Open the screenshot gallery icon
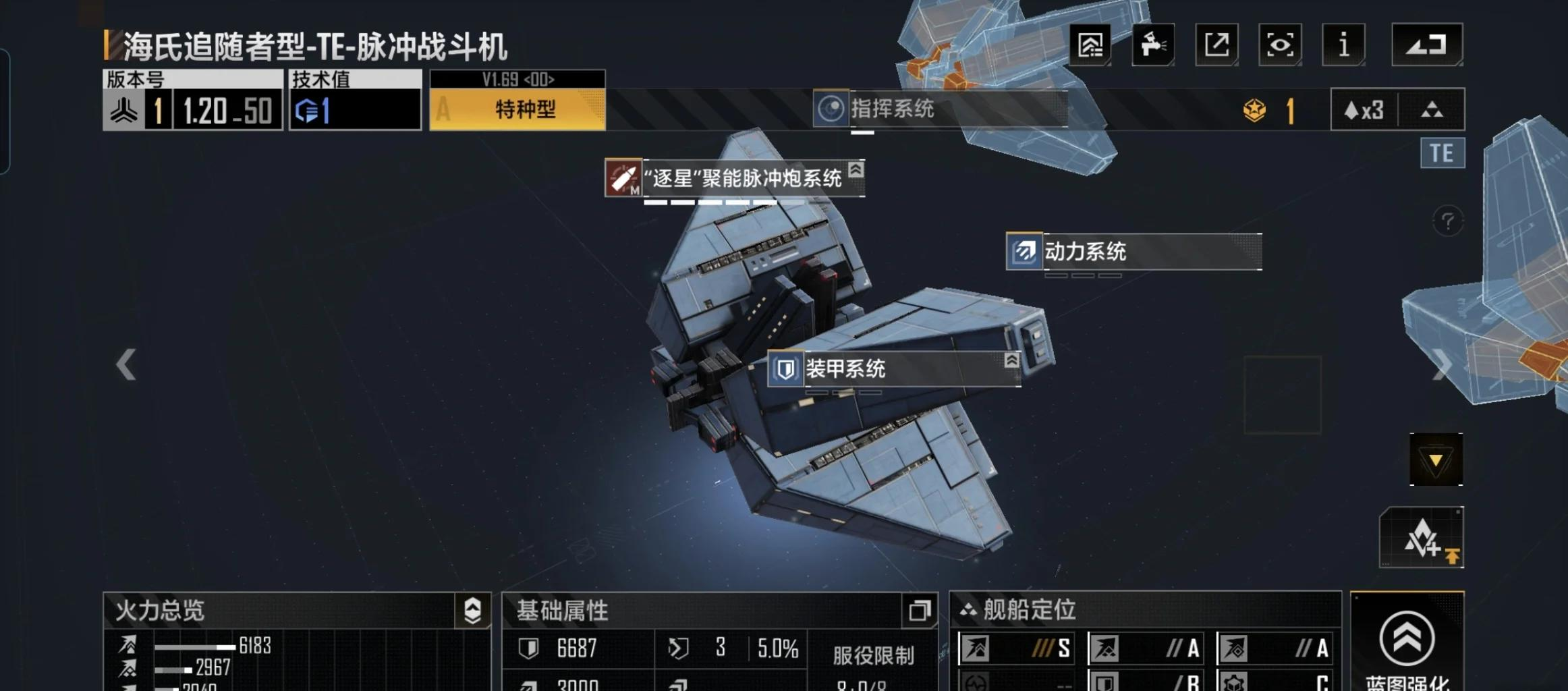Screen dimensions: 1568x691 point(1091,44)
